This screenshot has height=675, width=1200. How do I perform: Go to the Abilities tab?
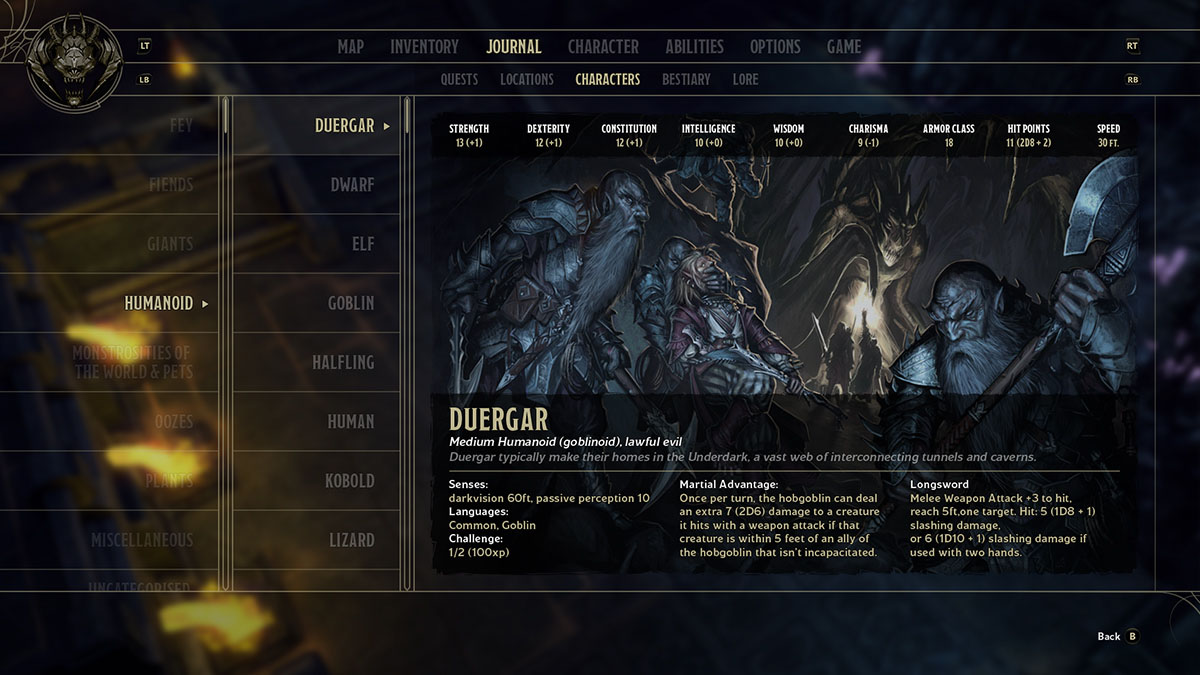point(694,47)
